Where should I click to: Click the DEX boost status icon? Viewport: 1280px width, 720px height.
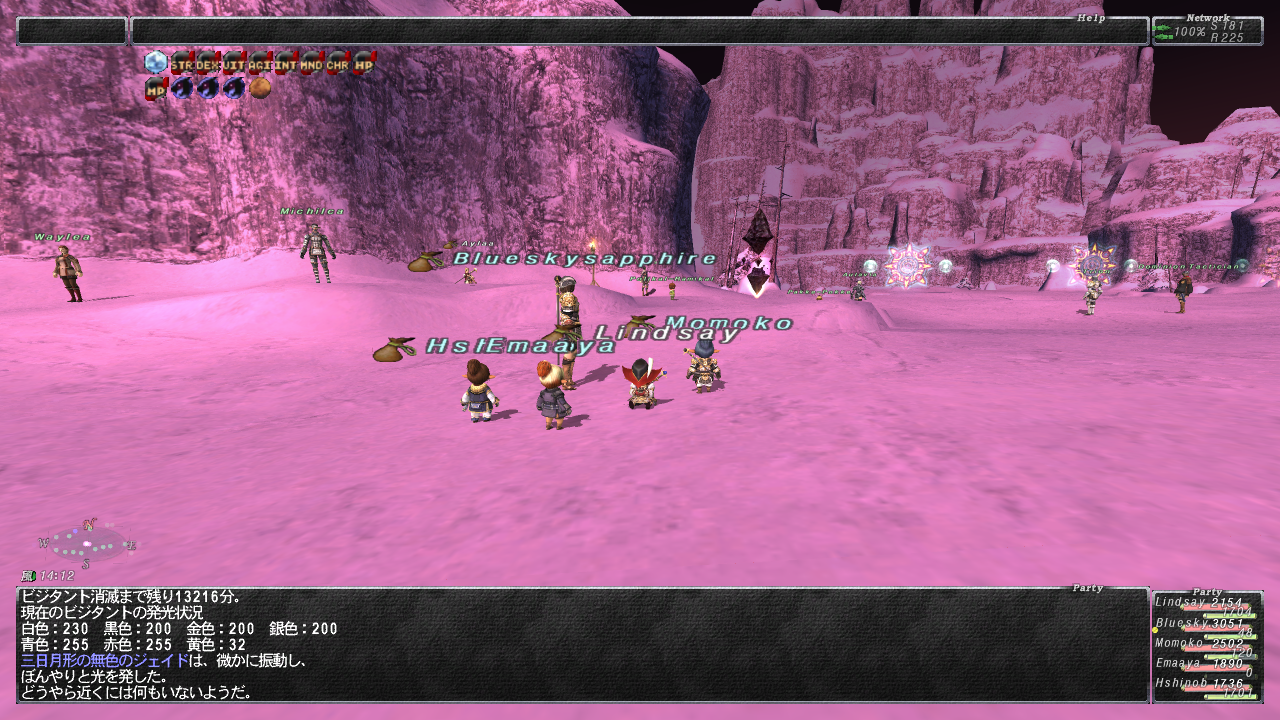[208, 63]
